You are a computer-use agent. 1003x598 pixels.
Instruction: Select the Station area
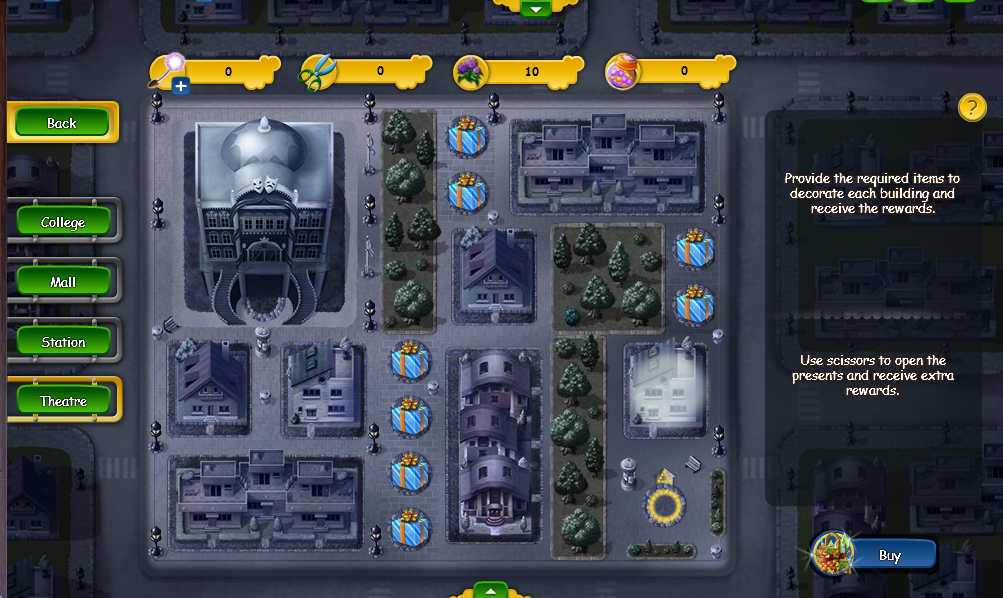(x=63, y=342)
